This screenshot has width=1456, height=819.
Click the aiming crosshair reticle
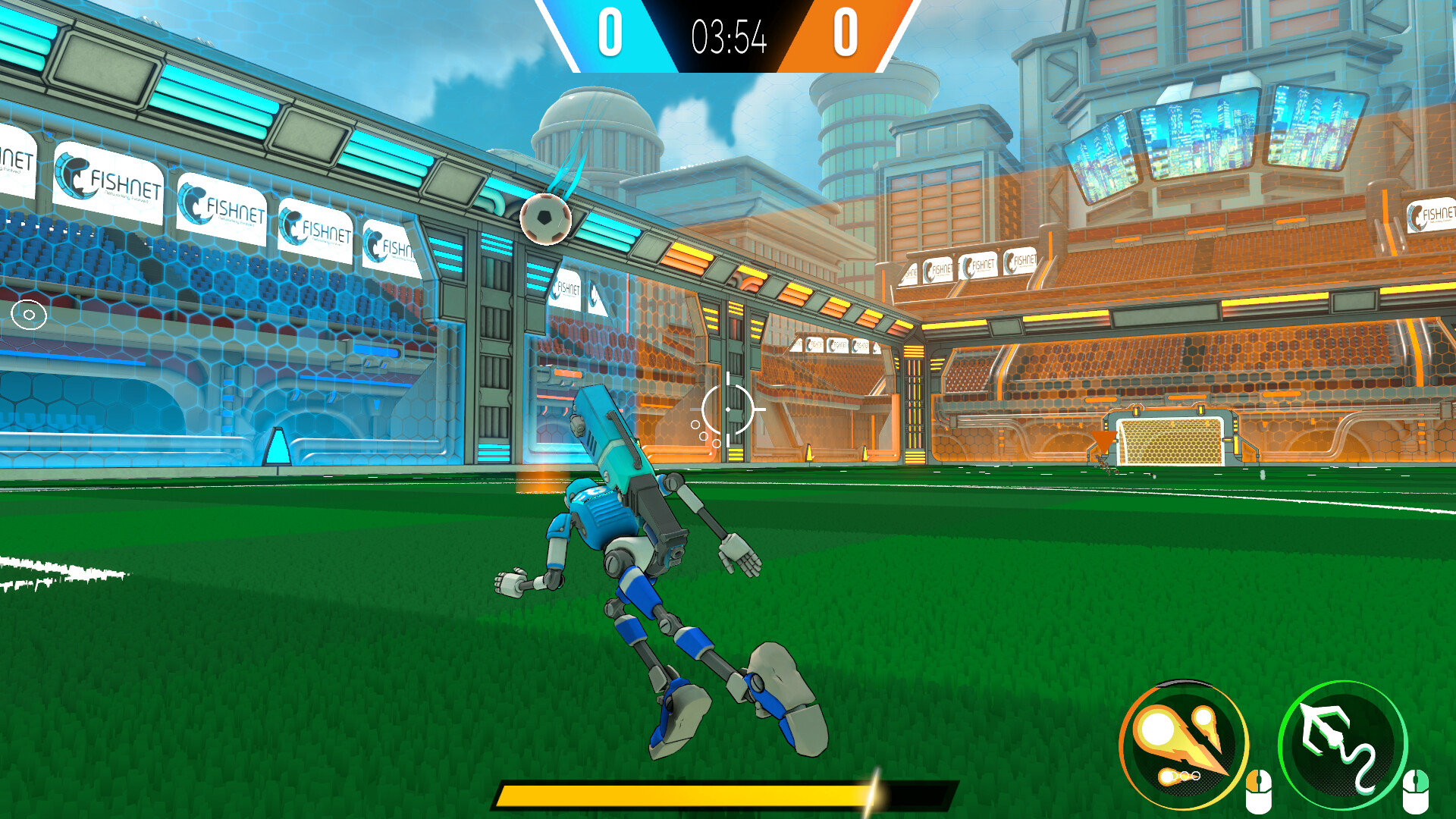tap(730, 408)
